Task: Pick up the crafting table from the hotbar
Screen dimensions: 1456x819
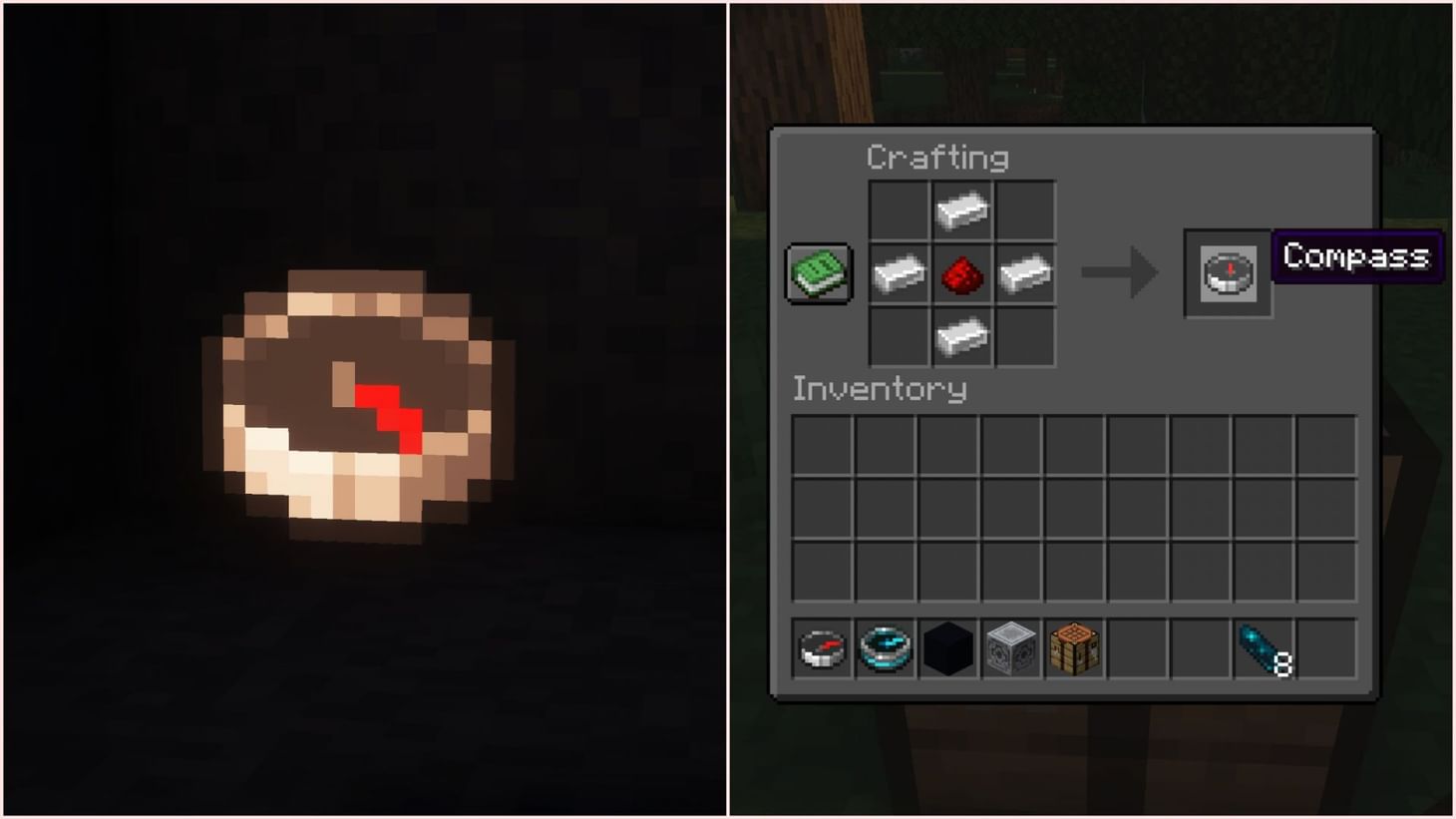Action: [1075, 650]
